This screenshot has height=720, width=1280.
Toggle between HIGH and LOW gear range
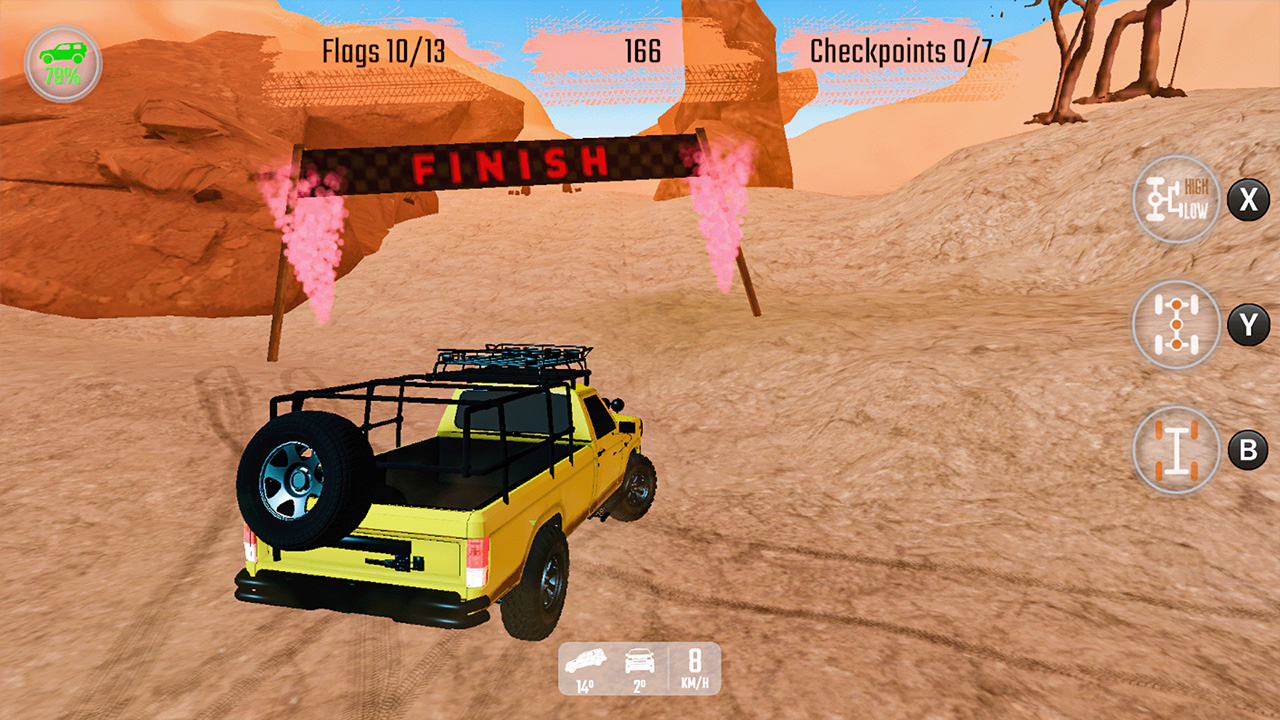pos(1176,198)
